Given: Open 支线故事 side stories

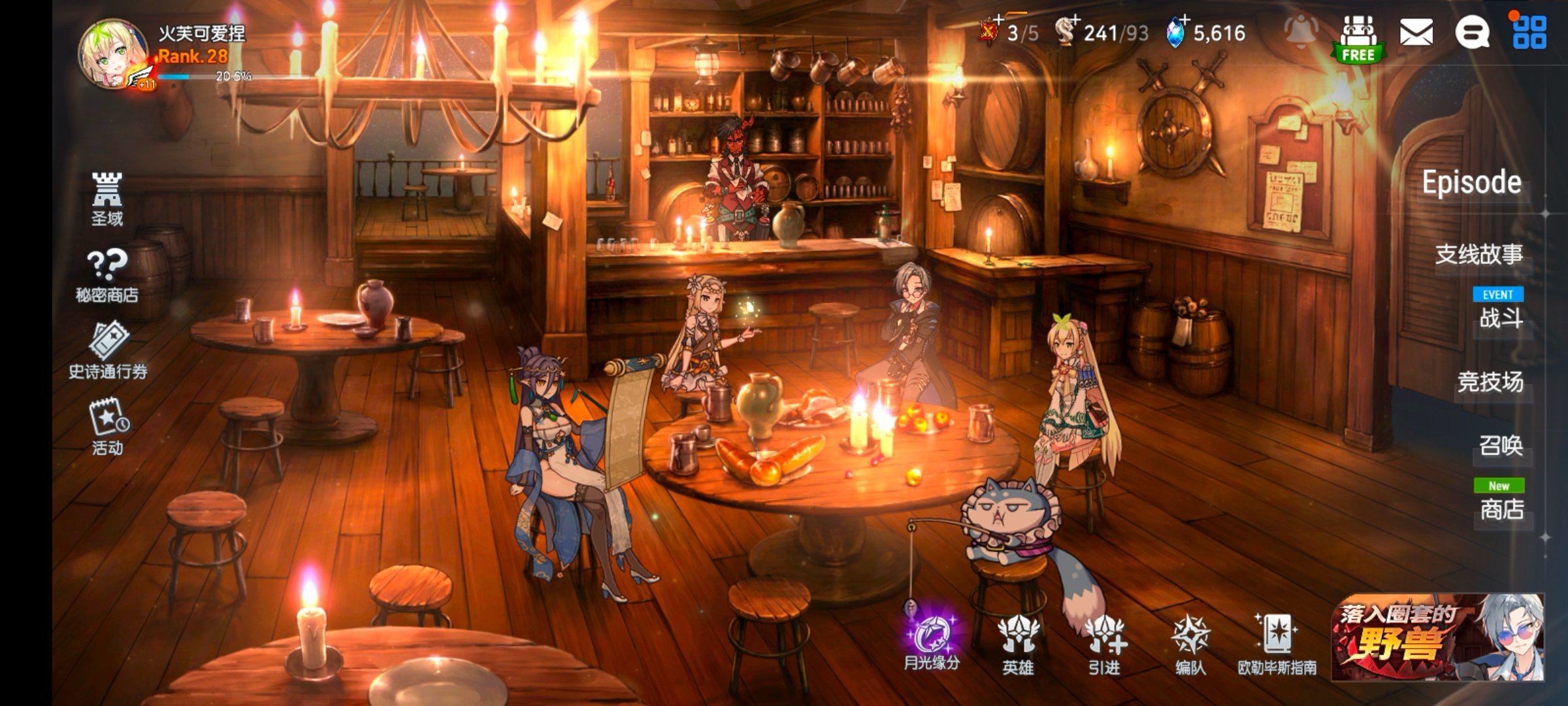Looking at the screenshot, I should pyautogui.click(x=1479, y=254).
